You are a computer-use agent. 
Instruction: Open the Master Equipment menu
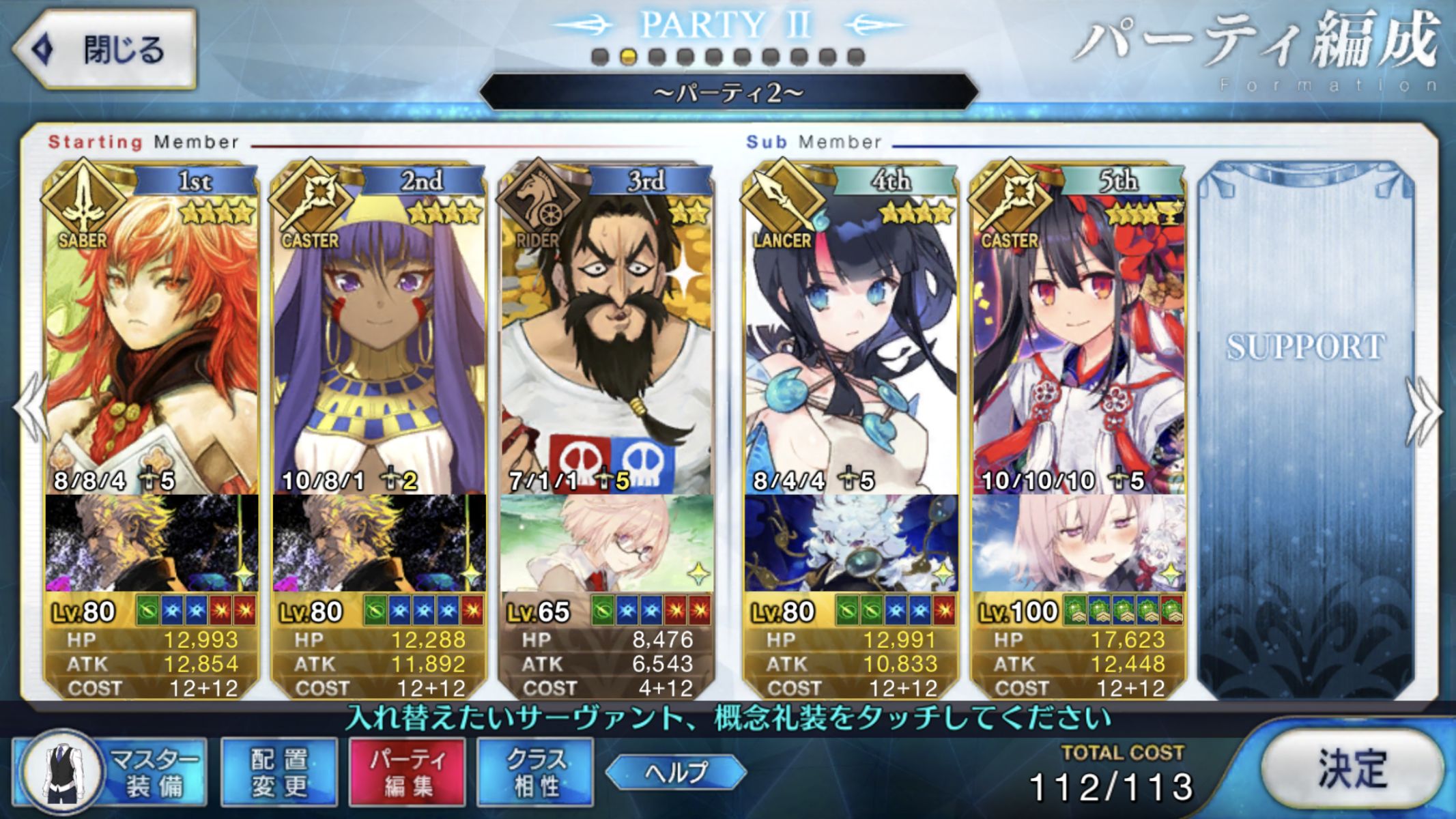point(111,772)
